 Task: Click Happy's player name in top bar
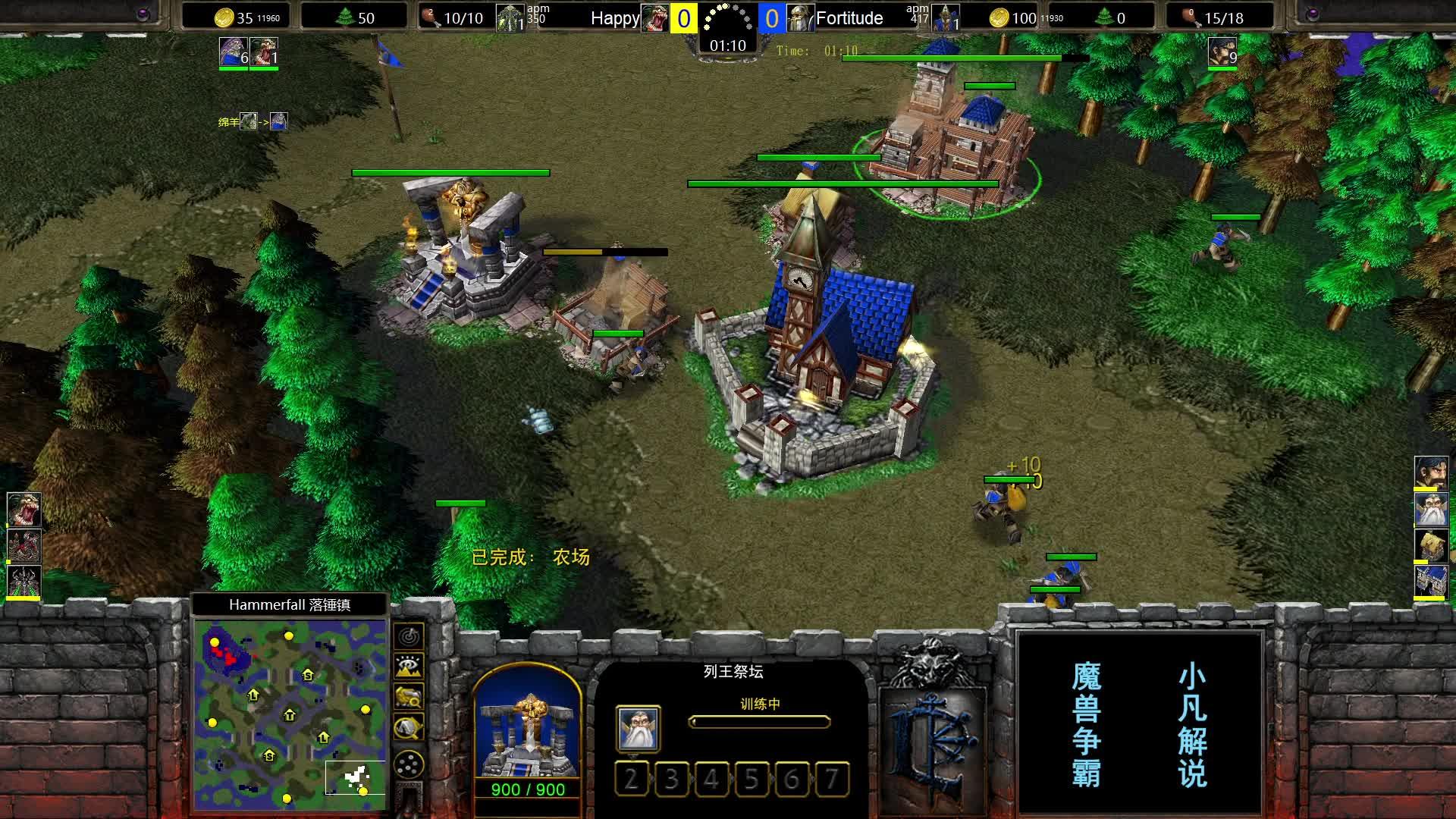[x=614, y=18]
